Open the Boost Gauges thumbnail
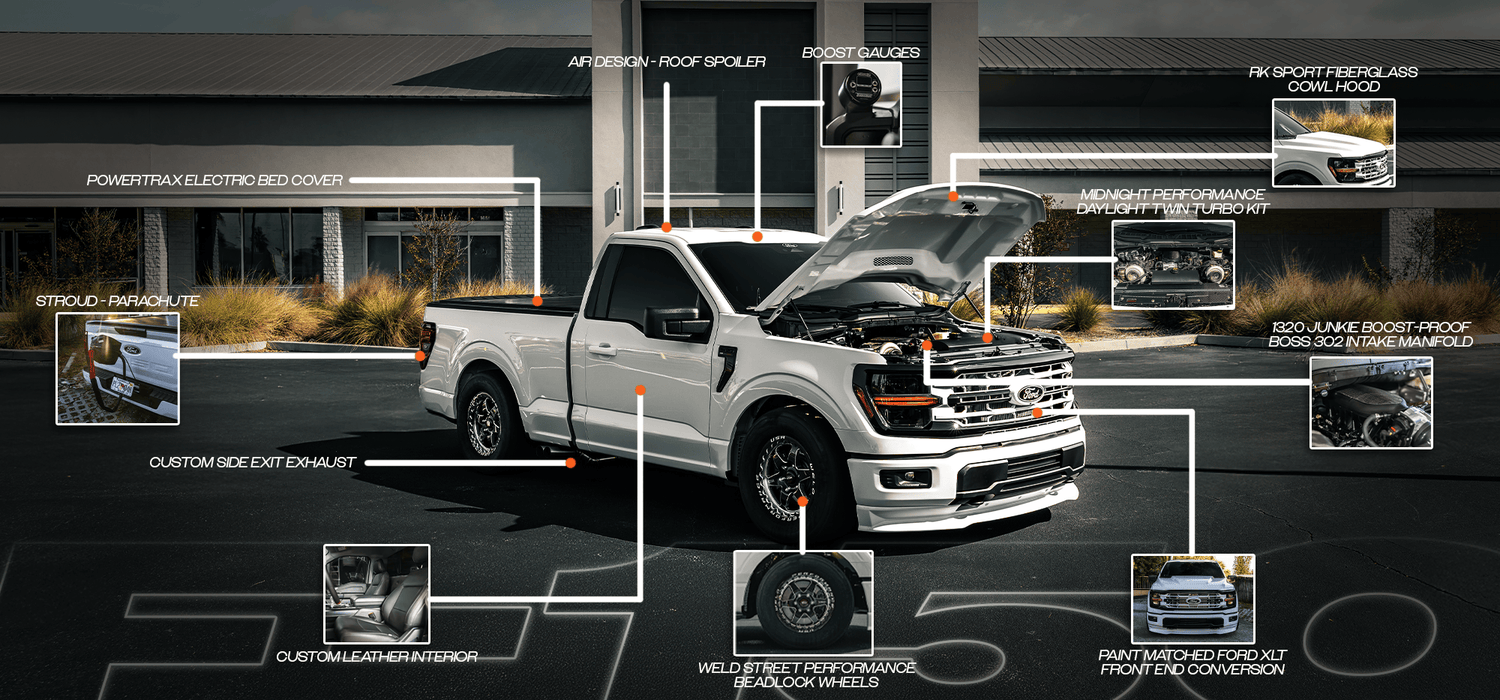 click(861, 105)
